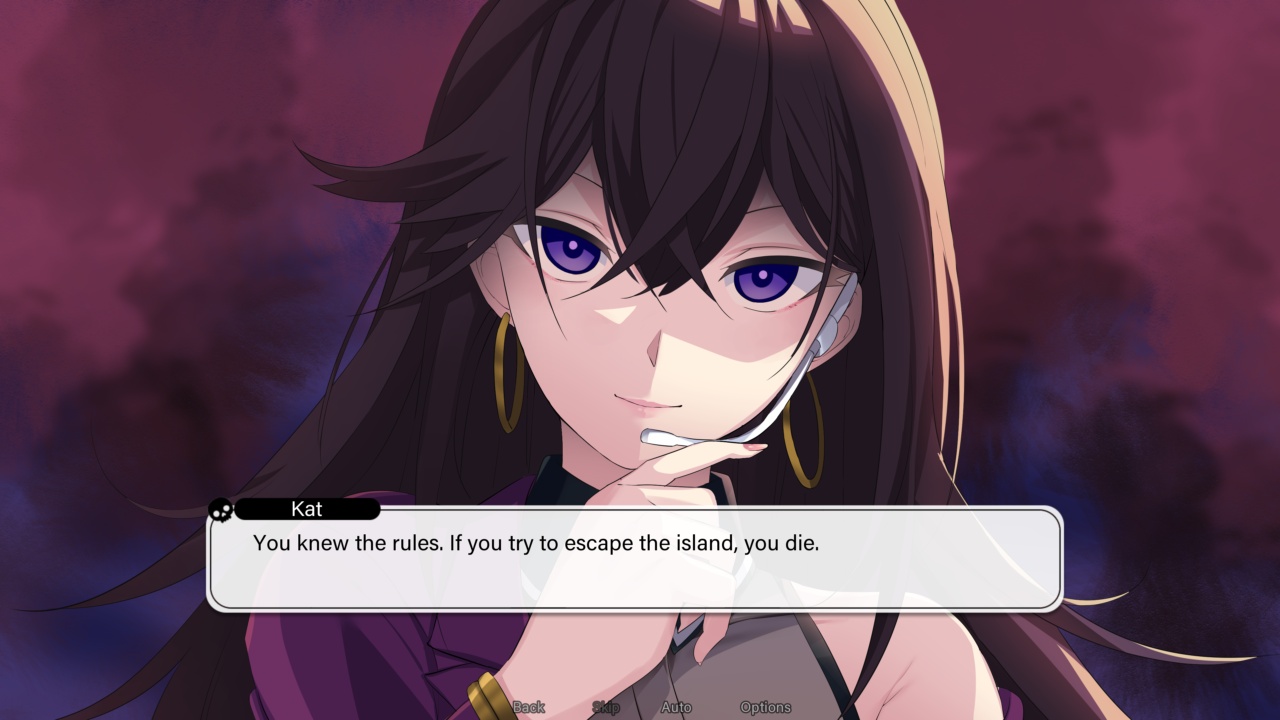Open the Back log of previous dialogue

pyautogui.click(x=527, y=706)
